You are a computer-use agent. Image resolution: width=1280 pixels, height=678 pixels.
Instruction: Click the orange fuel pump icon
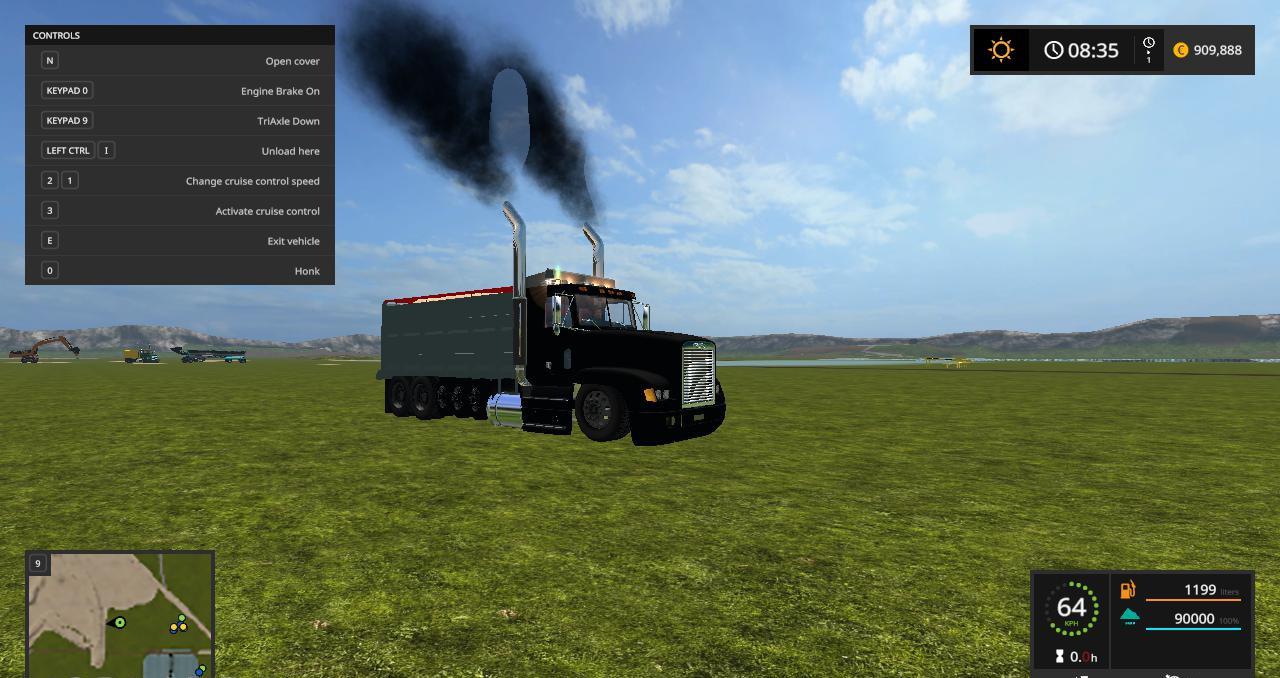(1128, 590)
